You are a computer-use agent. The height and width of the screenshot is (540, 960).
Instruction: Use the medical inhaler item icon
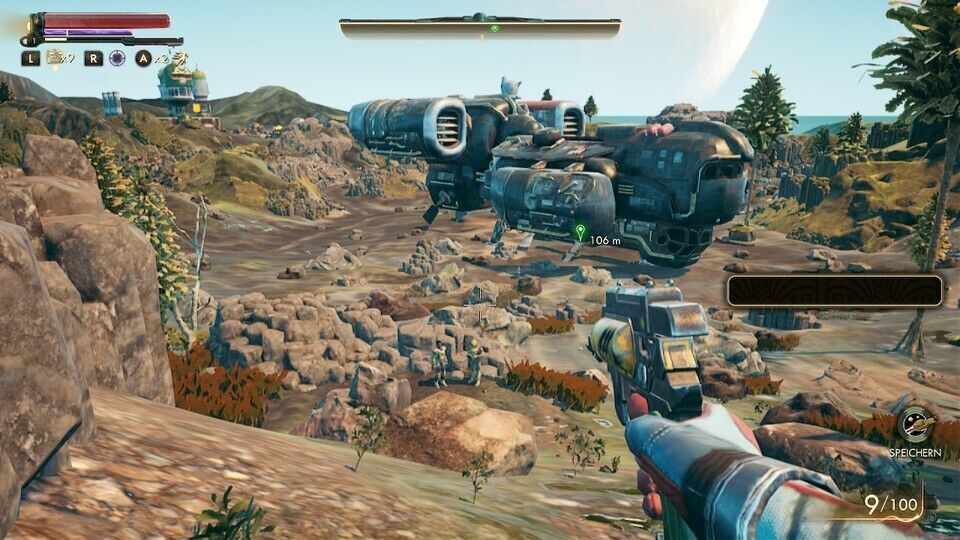[x=55, y=58]
